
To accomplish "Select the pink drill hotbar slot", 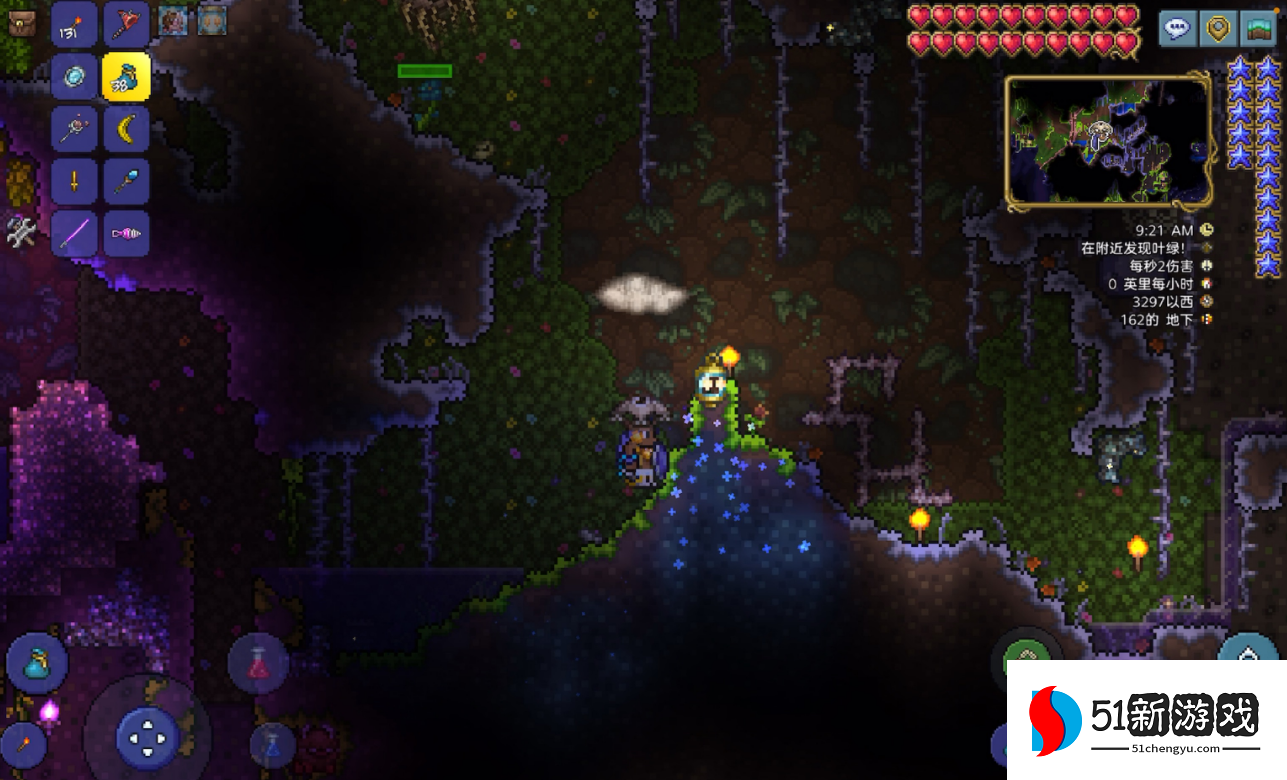I will [x=127, y=235].
